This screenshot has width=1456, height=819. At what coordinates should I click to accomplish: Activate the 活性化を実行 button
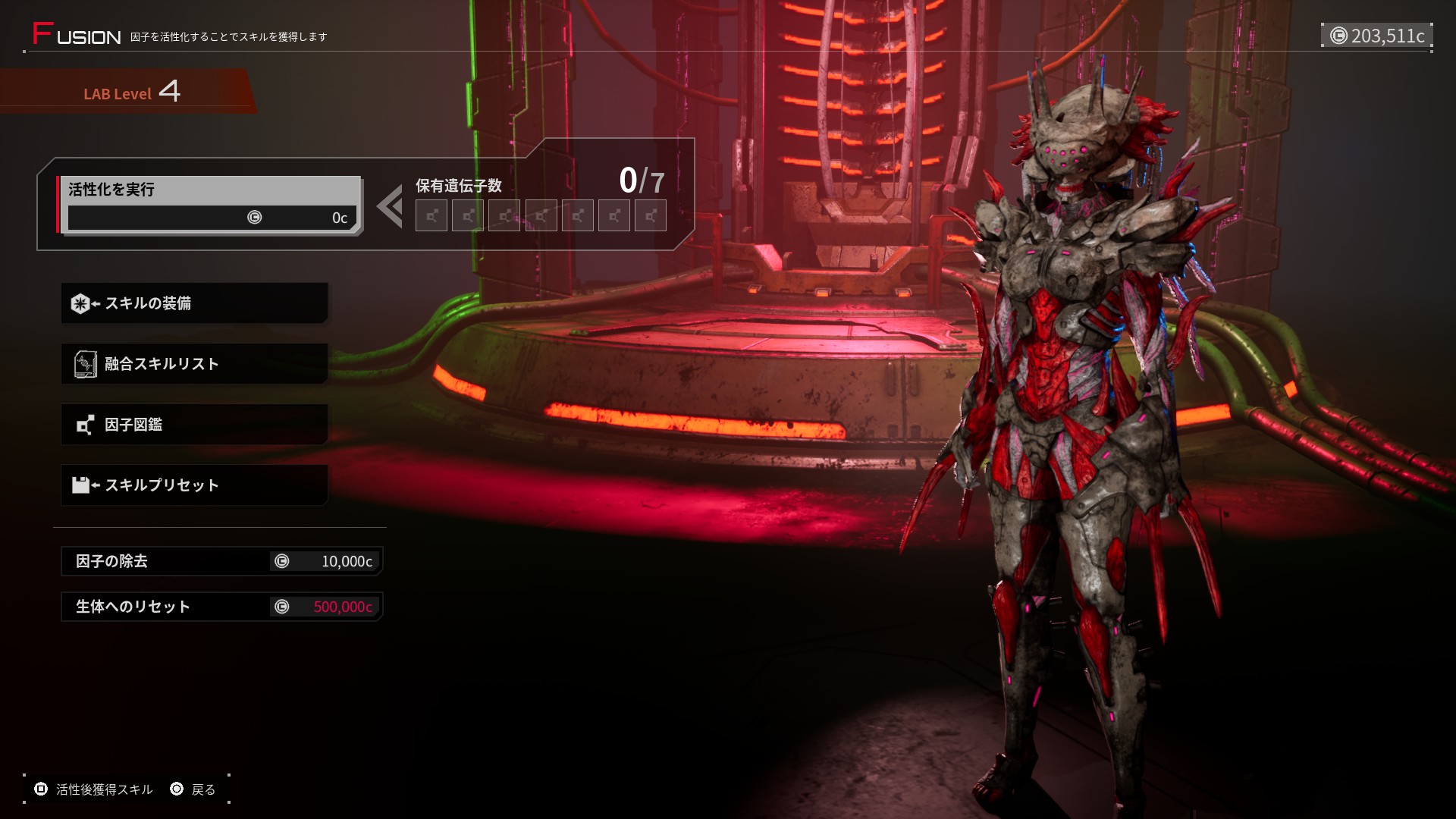tap(209, 204)
